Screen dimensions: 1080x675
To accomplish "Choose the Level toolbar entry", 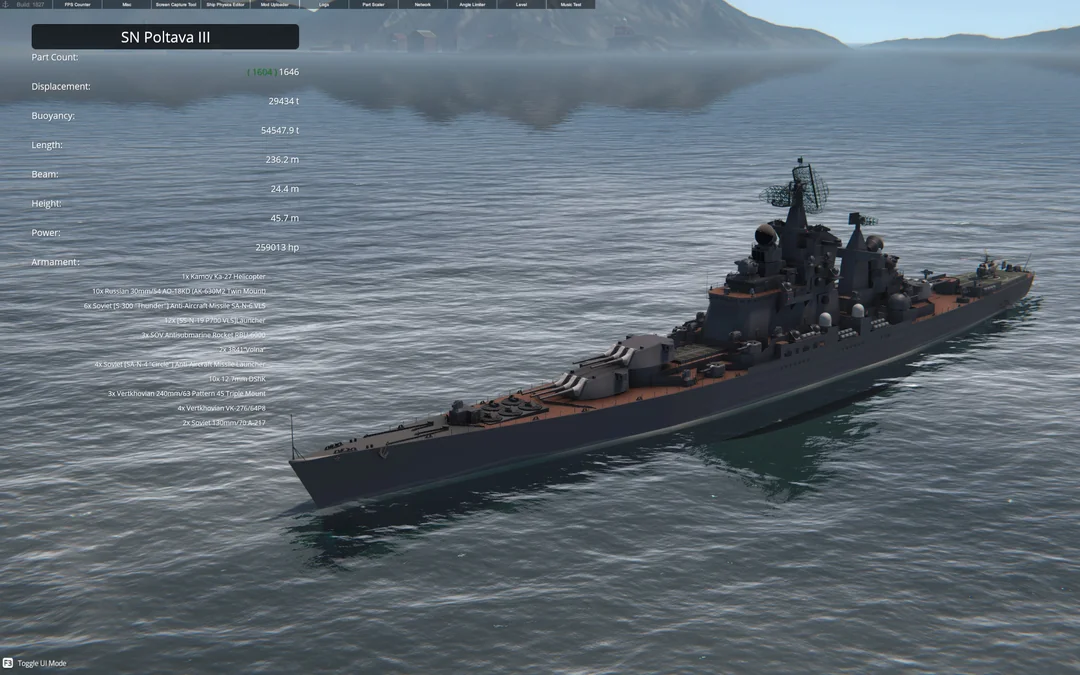I will (x=521, y=5).
